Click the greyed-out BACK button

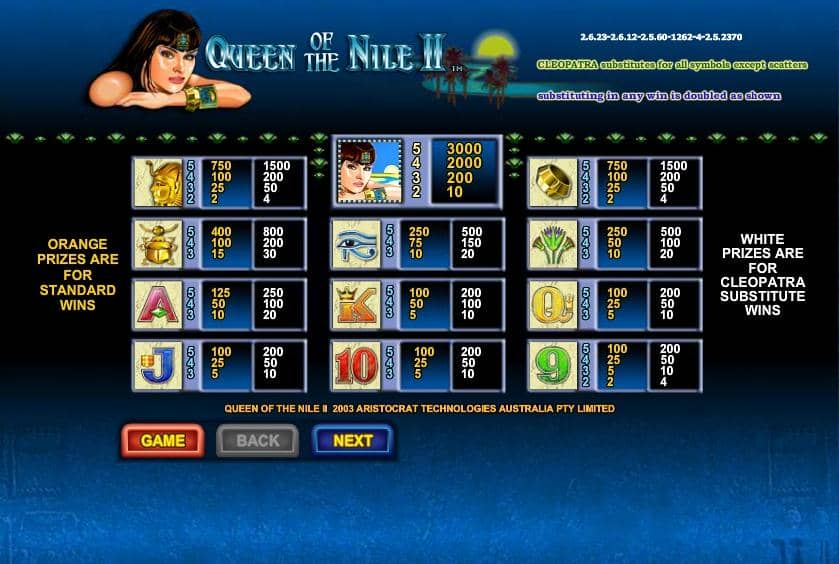click(x=257, y=440)
